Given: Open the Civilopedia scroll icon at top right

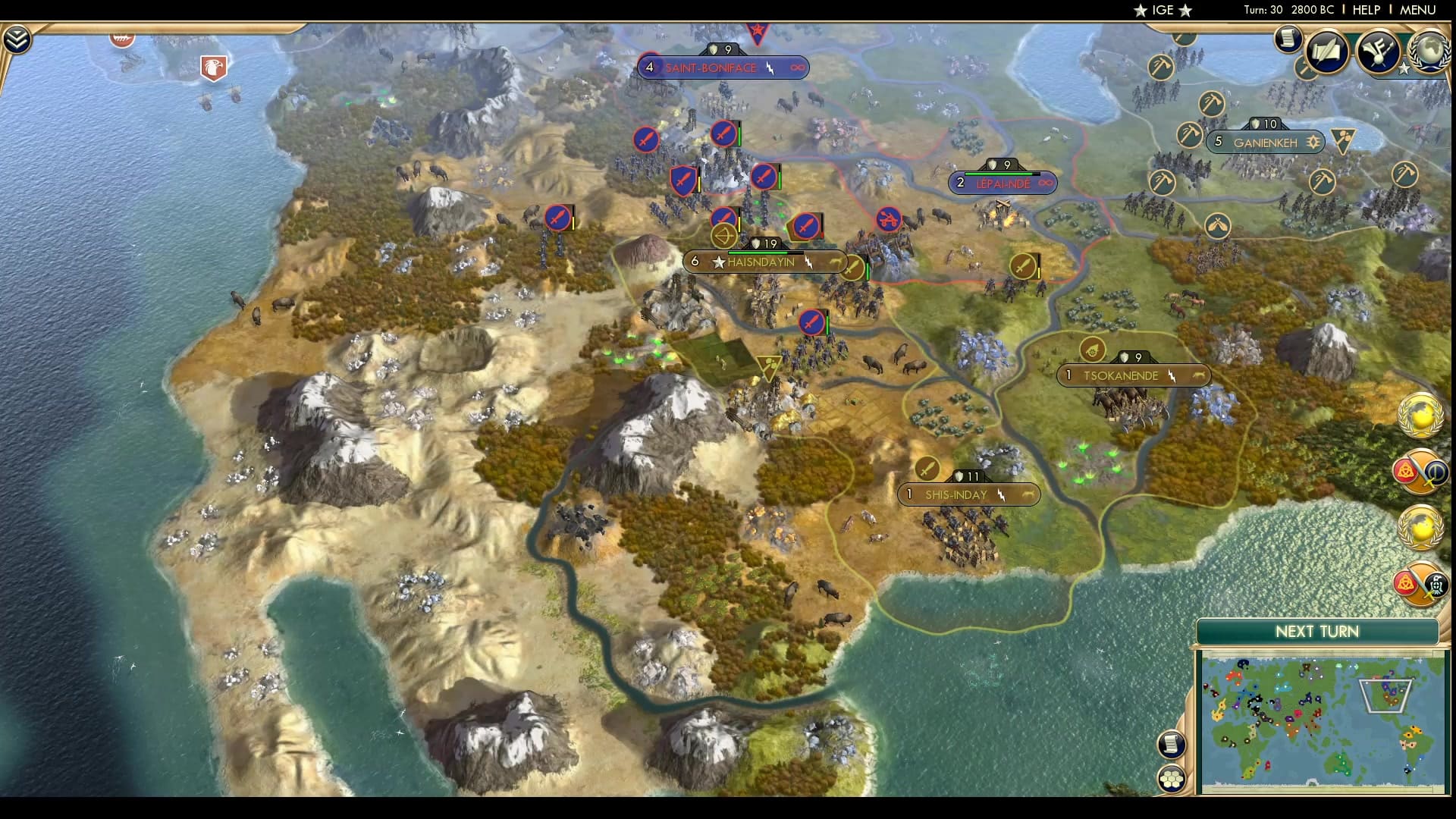Looking at the screenshot, I should [1289, 39].
